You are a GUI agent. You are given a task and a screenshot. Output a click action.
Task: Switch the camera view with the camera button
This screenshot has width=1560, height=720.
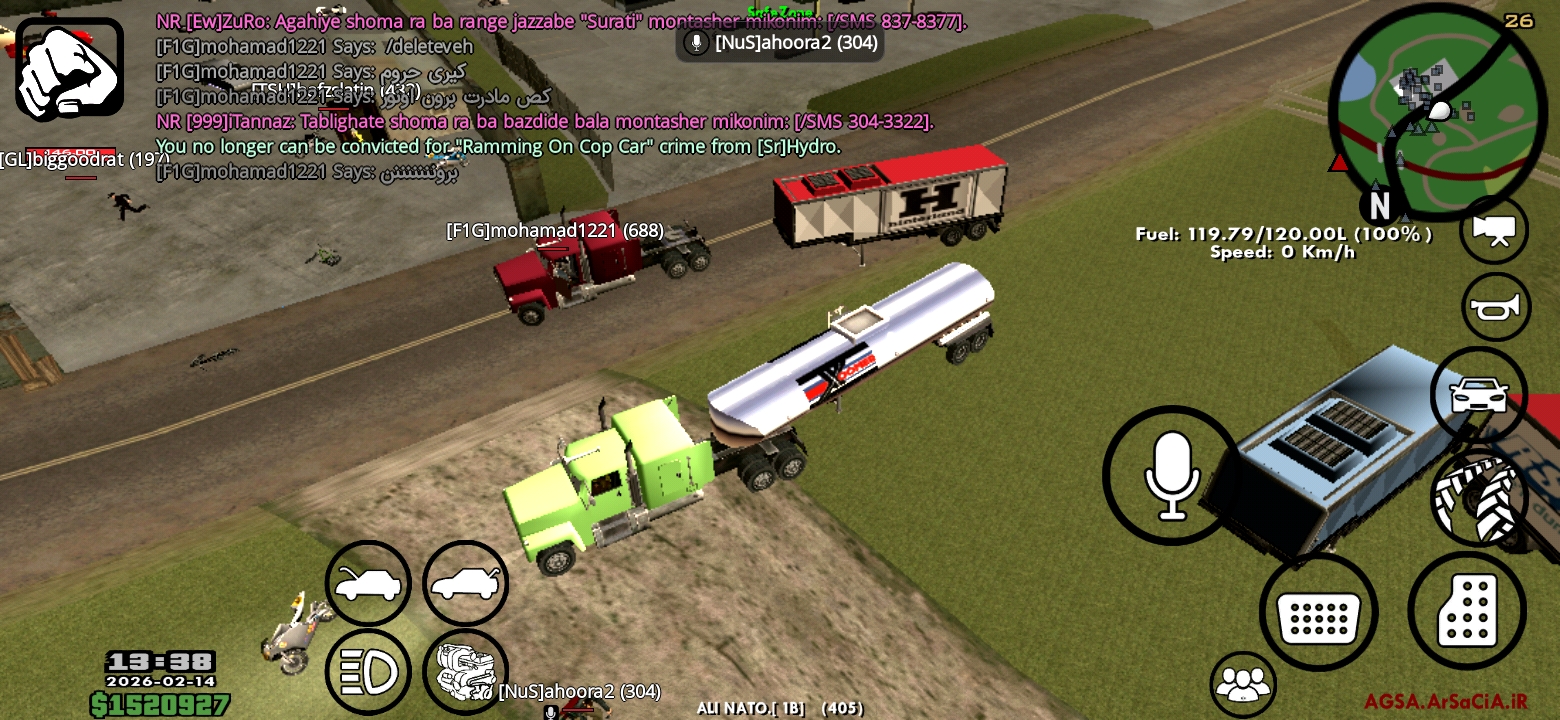click(x=1494, y=230)
